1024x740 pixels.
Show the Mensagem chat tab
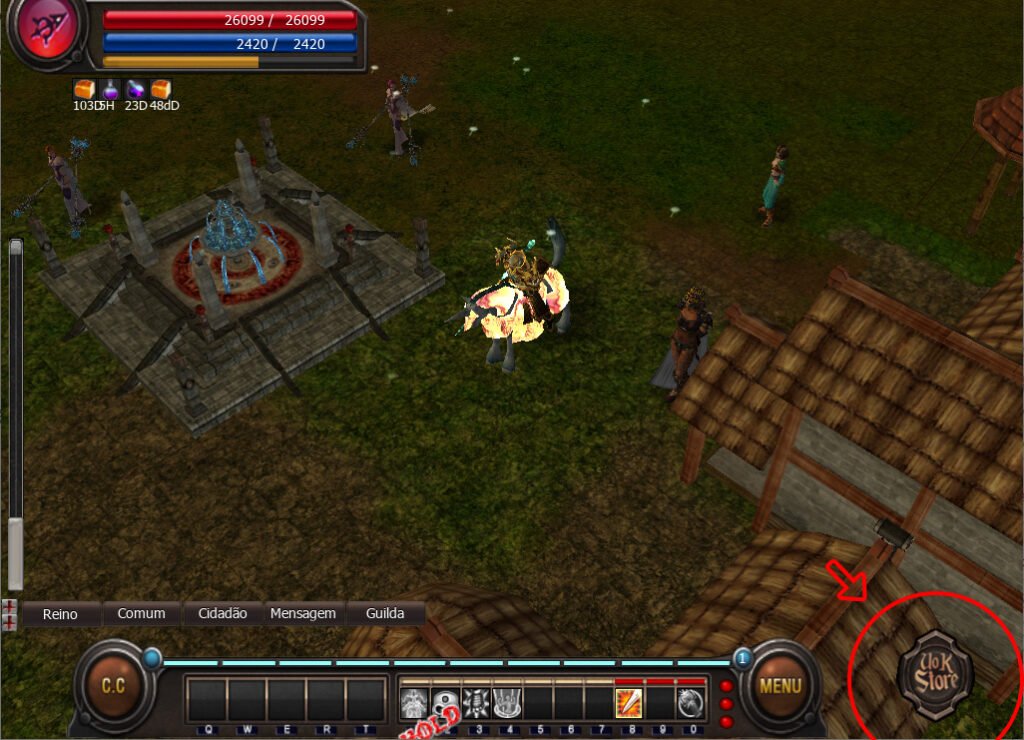(303, 613)
